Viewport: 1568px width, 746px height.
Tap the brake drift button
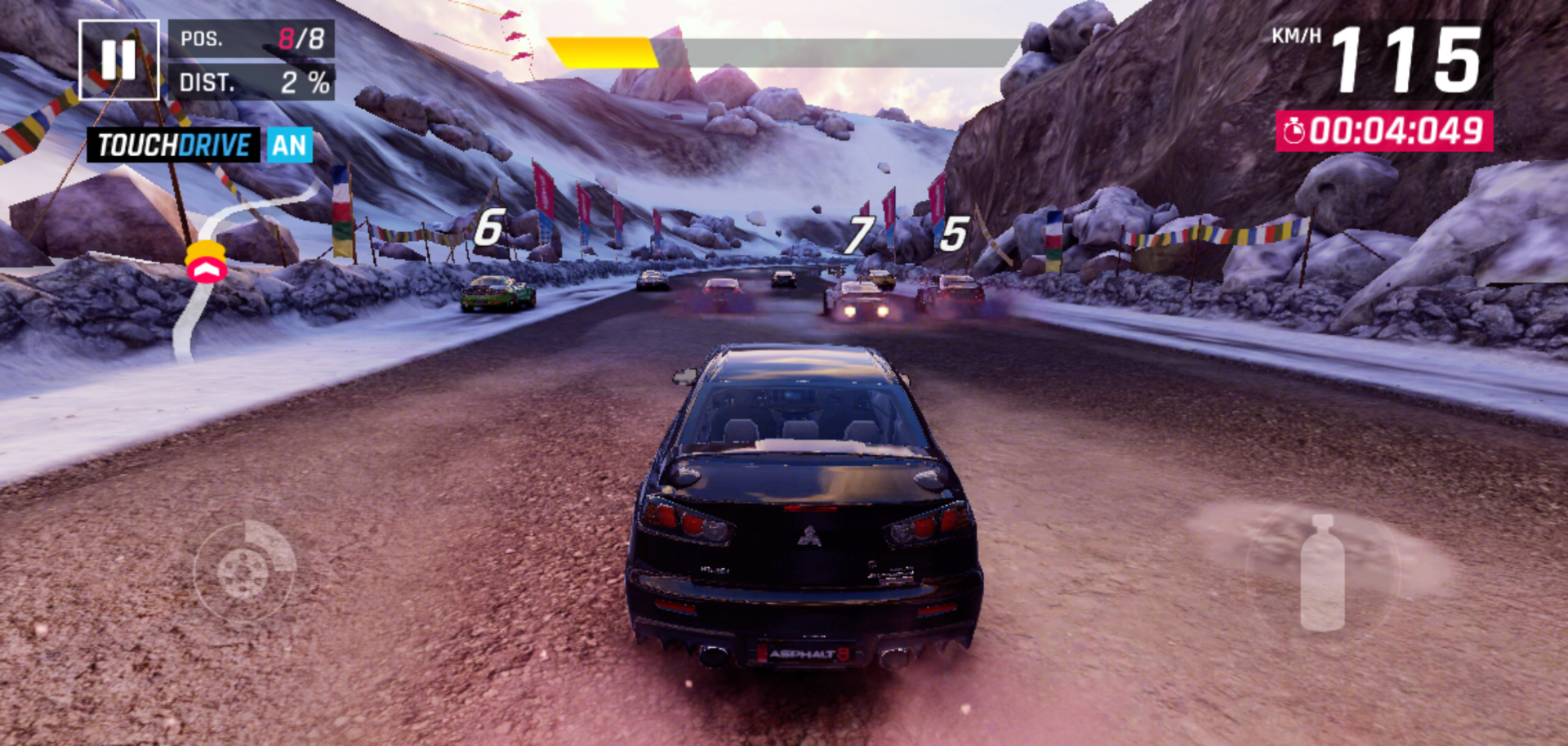244,570
